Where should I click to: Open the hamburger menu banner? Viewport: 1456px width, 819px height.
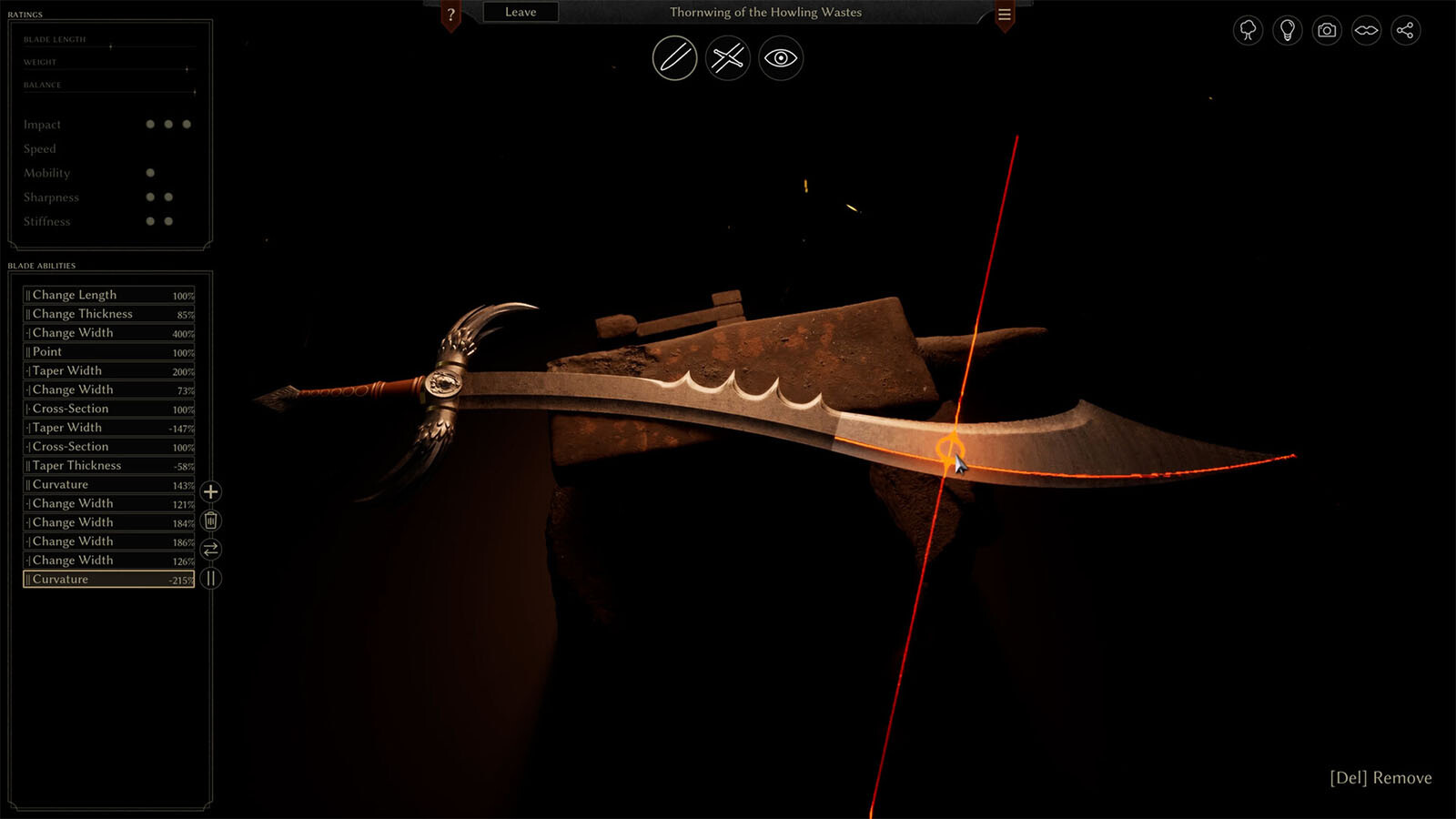[x=1005, y=15]
